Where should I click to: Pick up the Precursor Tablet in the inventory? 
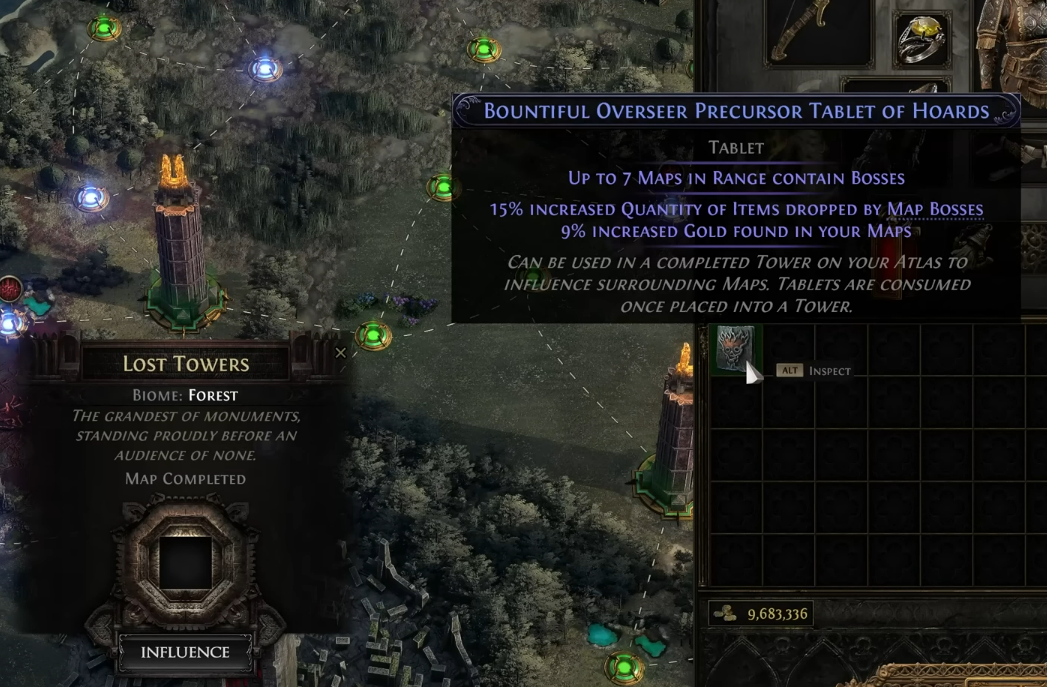click(x=736, y=349)
